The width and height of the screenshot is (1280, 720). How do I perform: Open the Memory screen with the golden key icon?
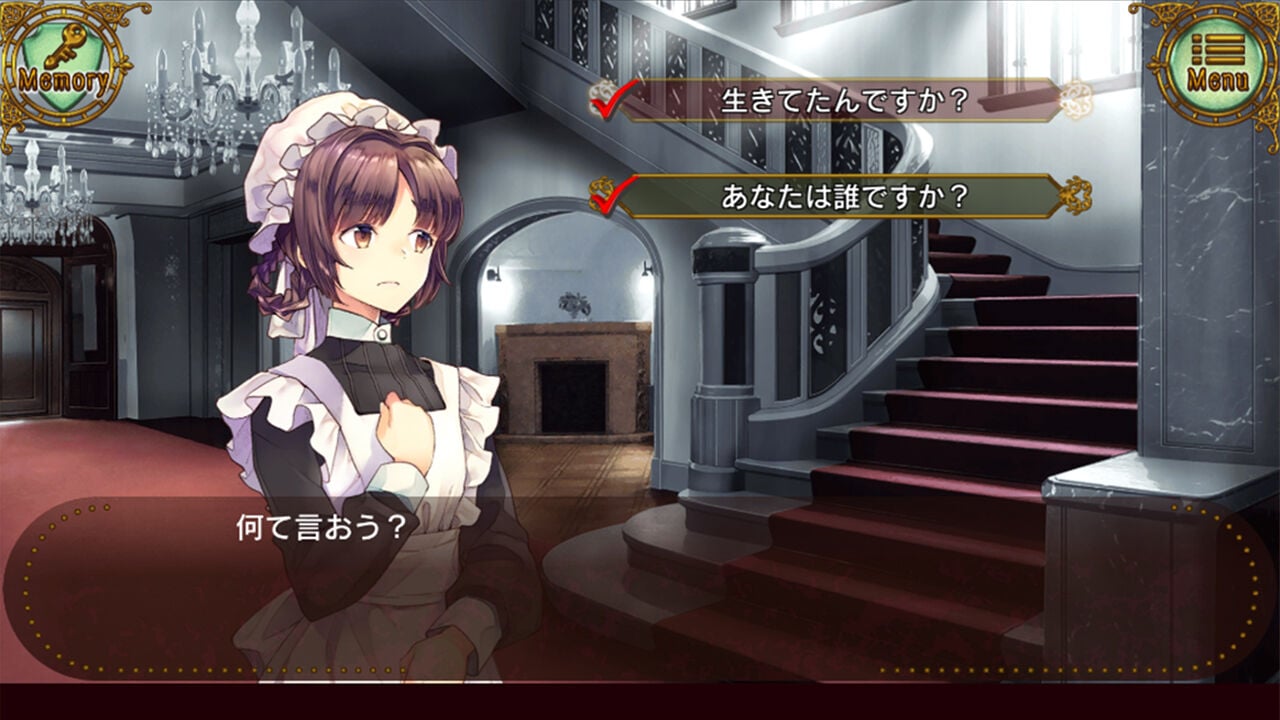pyautogui.click(x=62, y=55)
